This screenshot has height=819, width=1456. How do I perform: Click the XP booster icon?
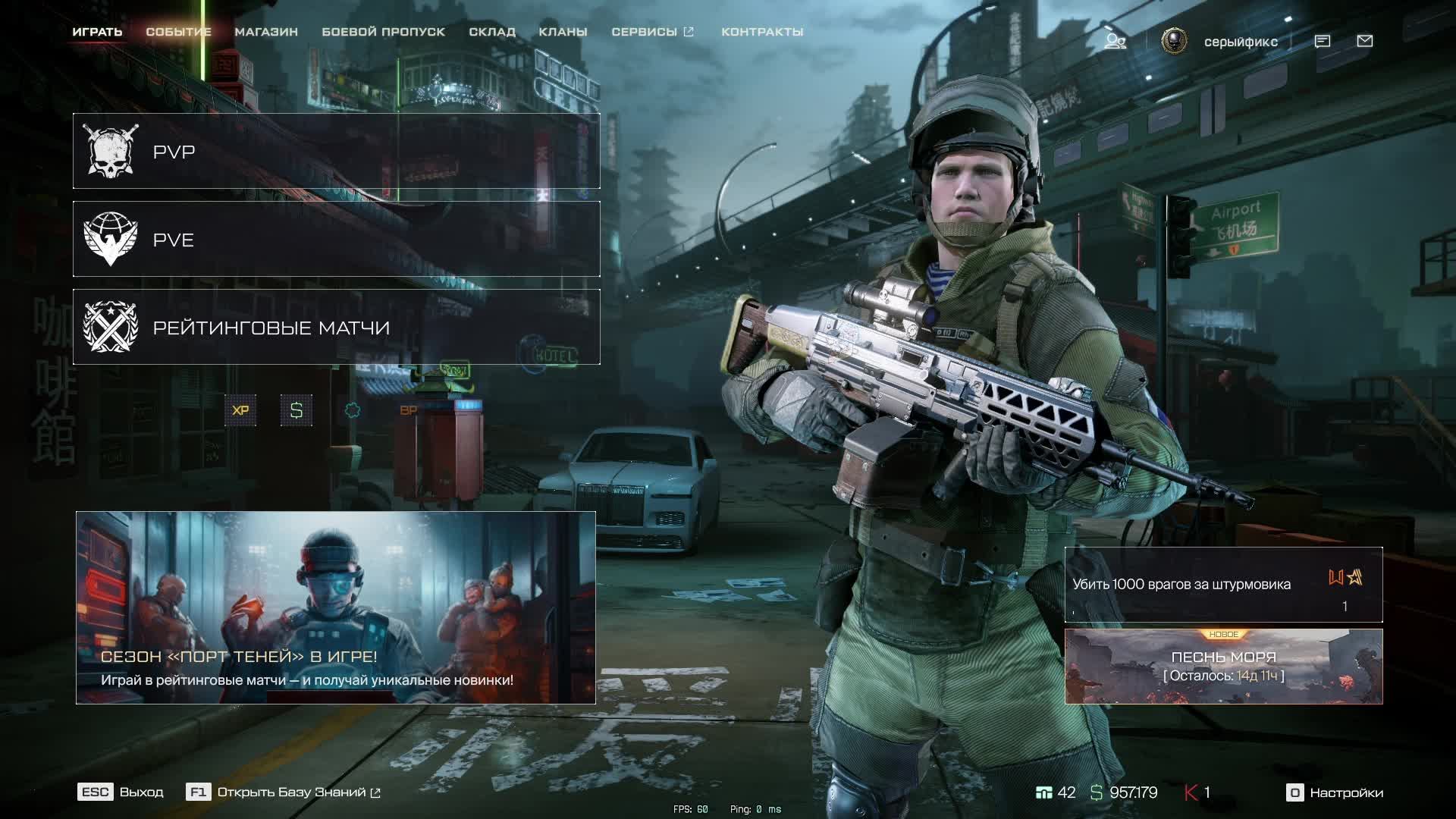[240, 410]
